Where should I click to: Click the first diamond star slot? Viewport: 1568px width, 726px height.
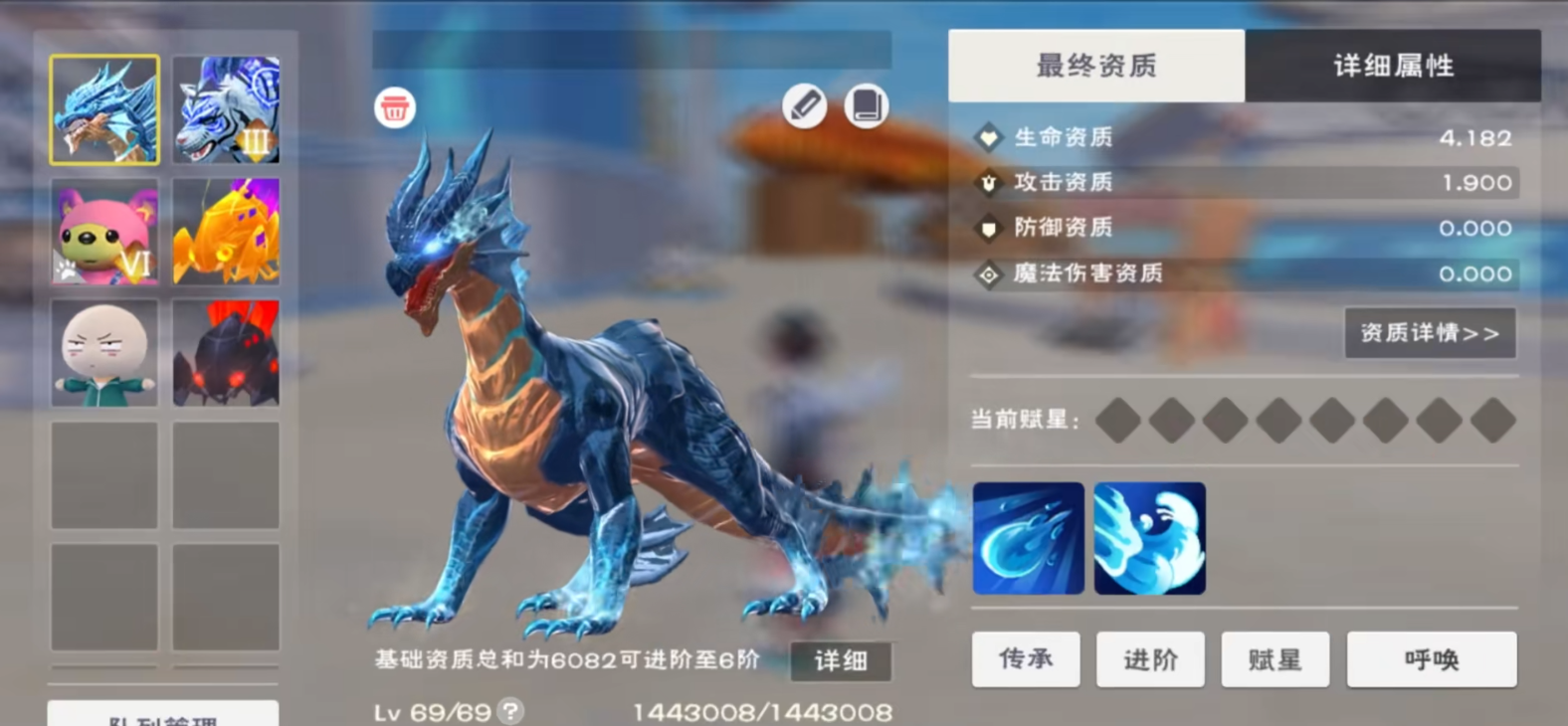(1119, 420)
